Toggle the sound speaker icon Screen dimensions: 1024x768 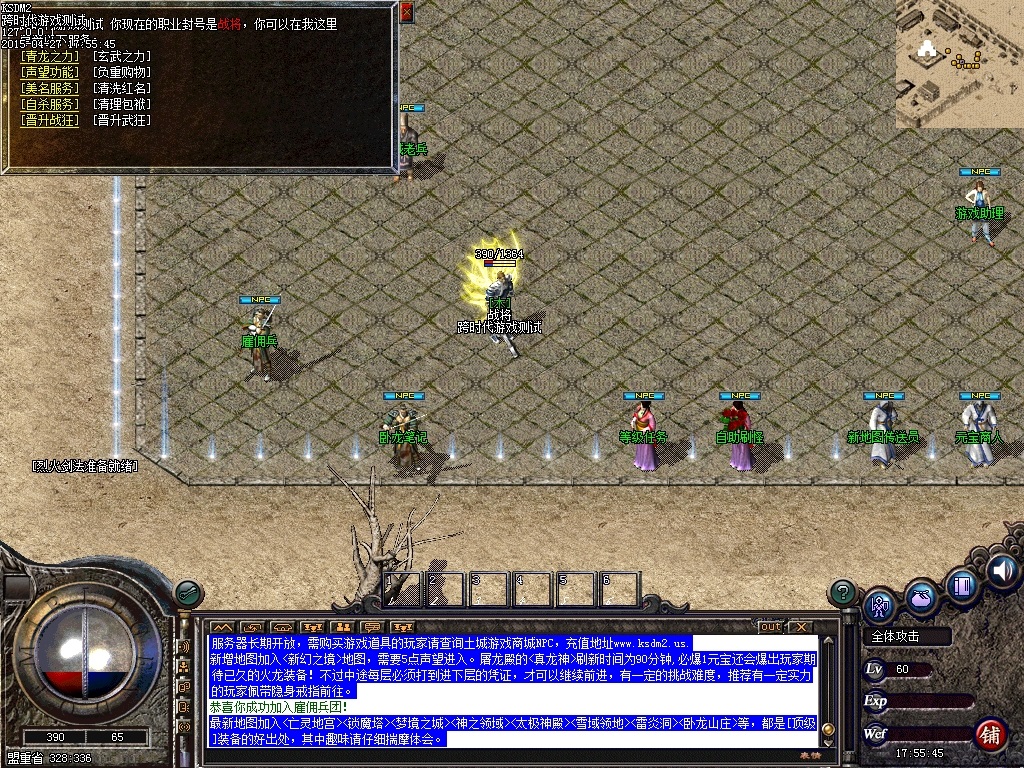pos(1001,570)
